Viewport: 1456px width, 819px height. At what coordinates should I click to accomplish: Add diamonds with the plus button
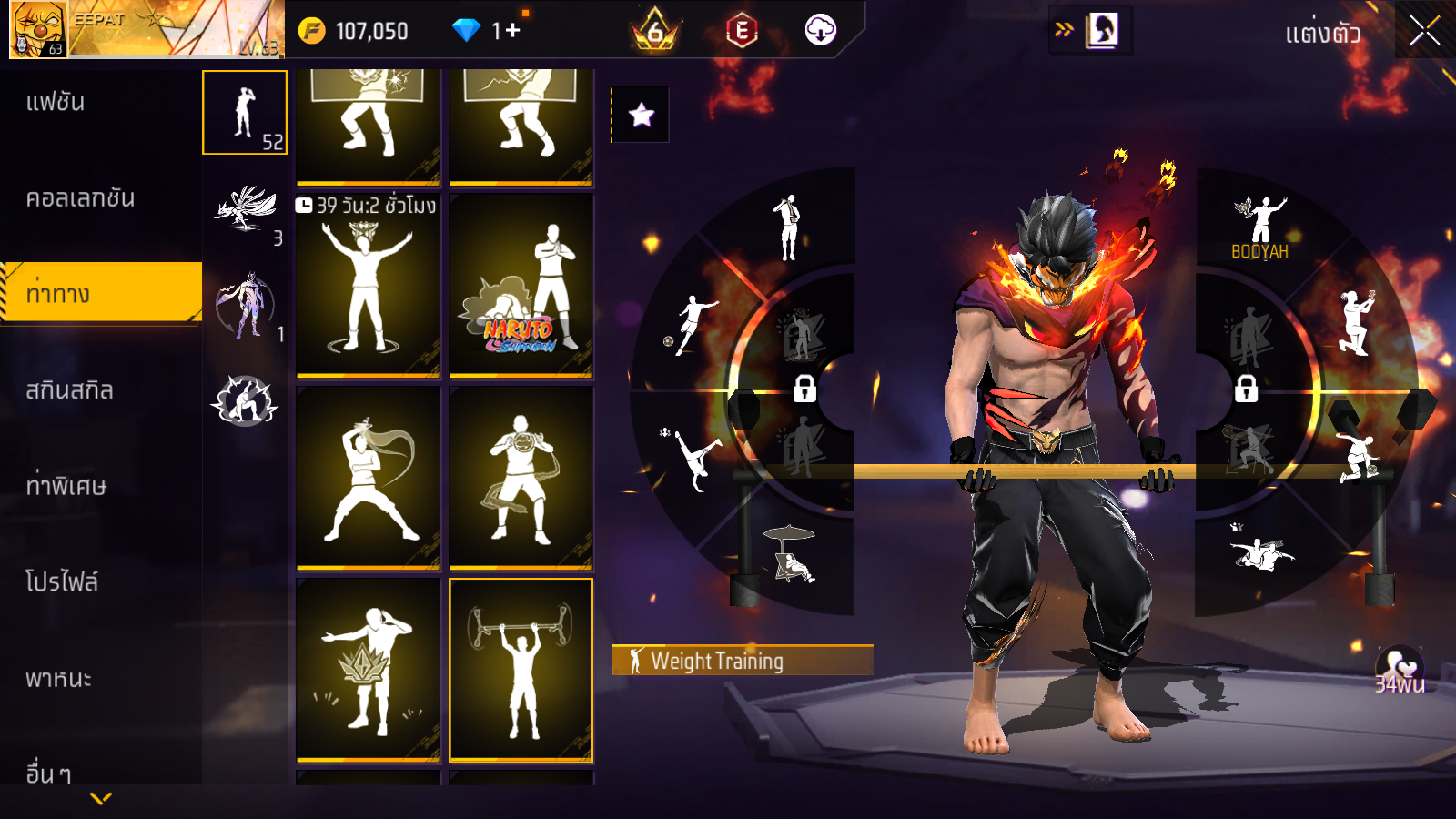coord(513,31)
